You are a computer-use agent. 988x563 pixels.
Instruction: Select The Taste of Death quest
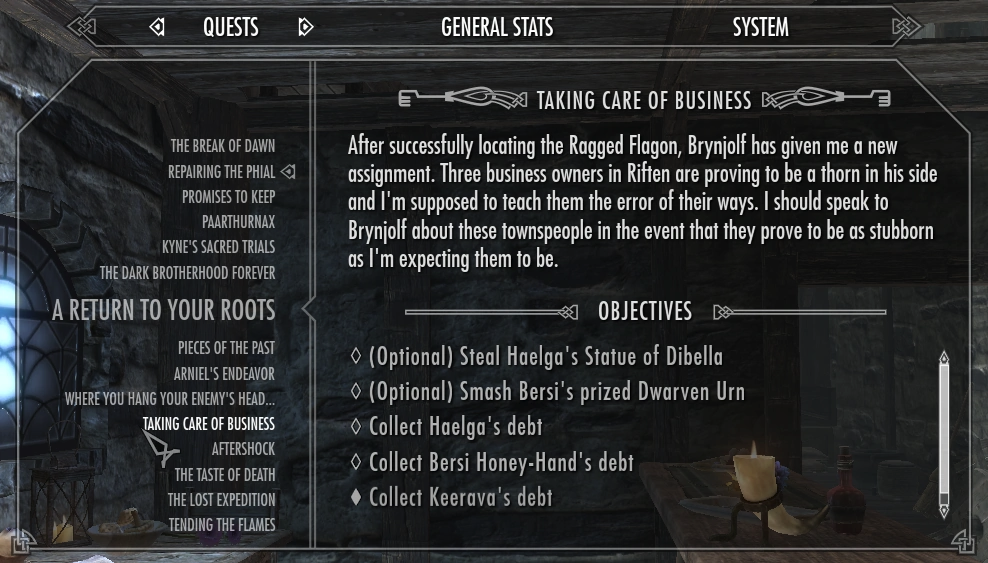tap(225, 475)
